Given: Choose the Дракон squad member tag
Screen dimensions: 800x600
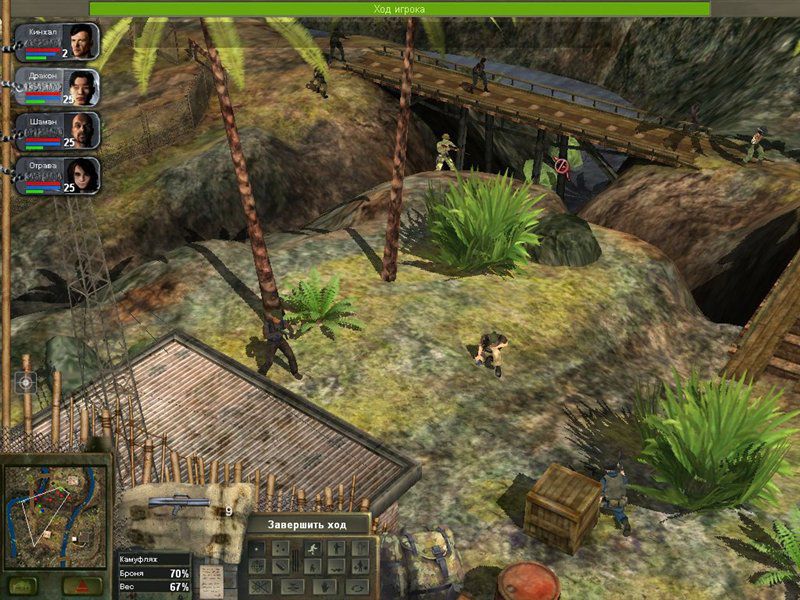Looking at the screenshot, I should 58,87.
